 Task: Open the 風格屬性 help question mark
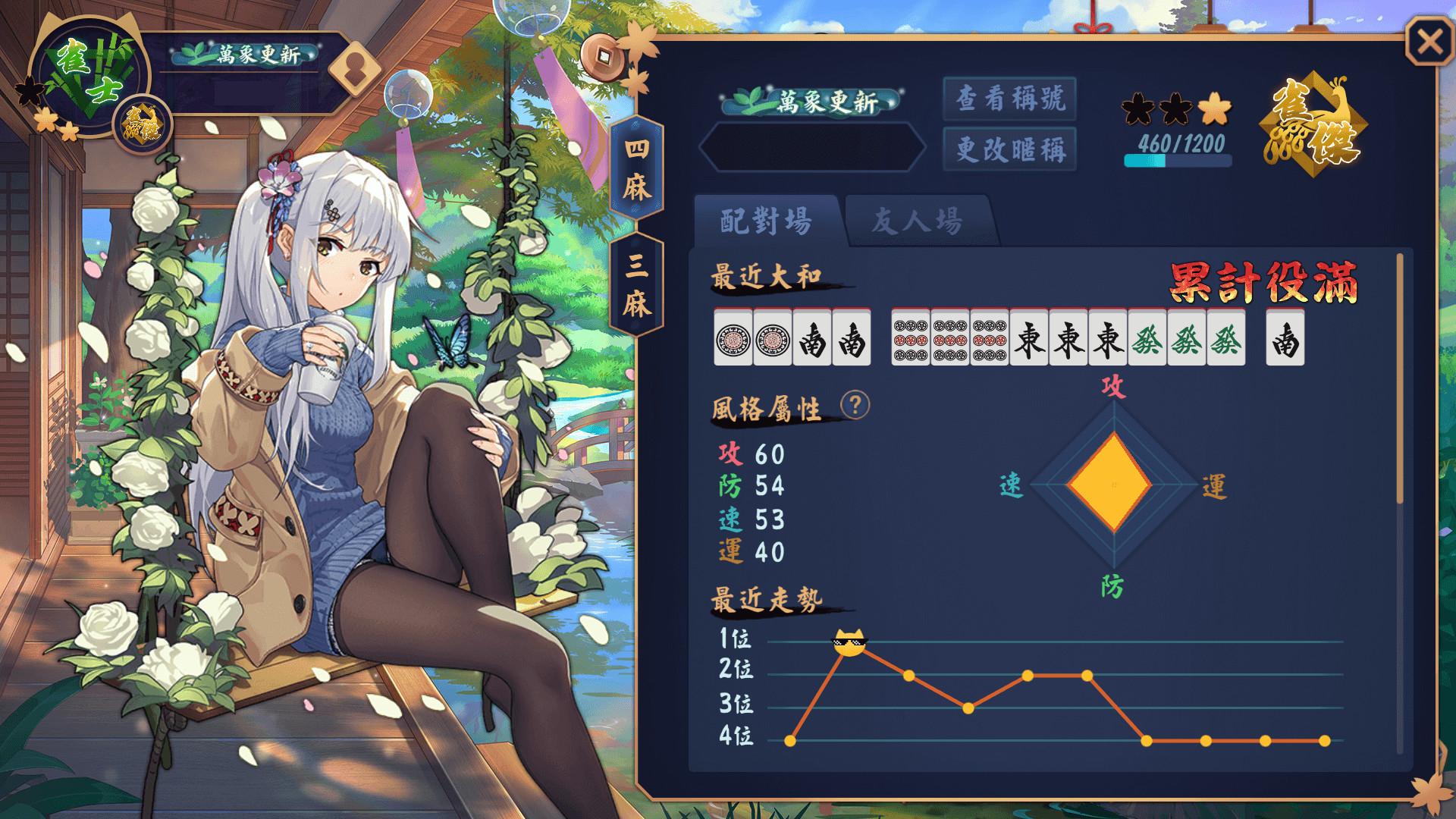855,406
